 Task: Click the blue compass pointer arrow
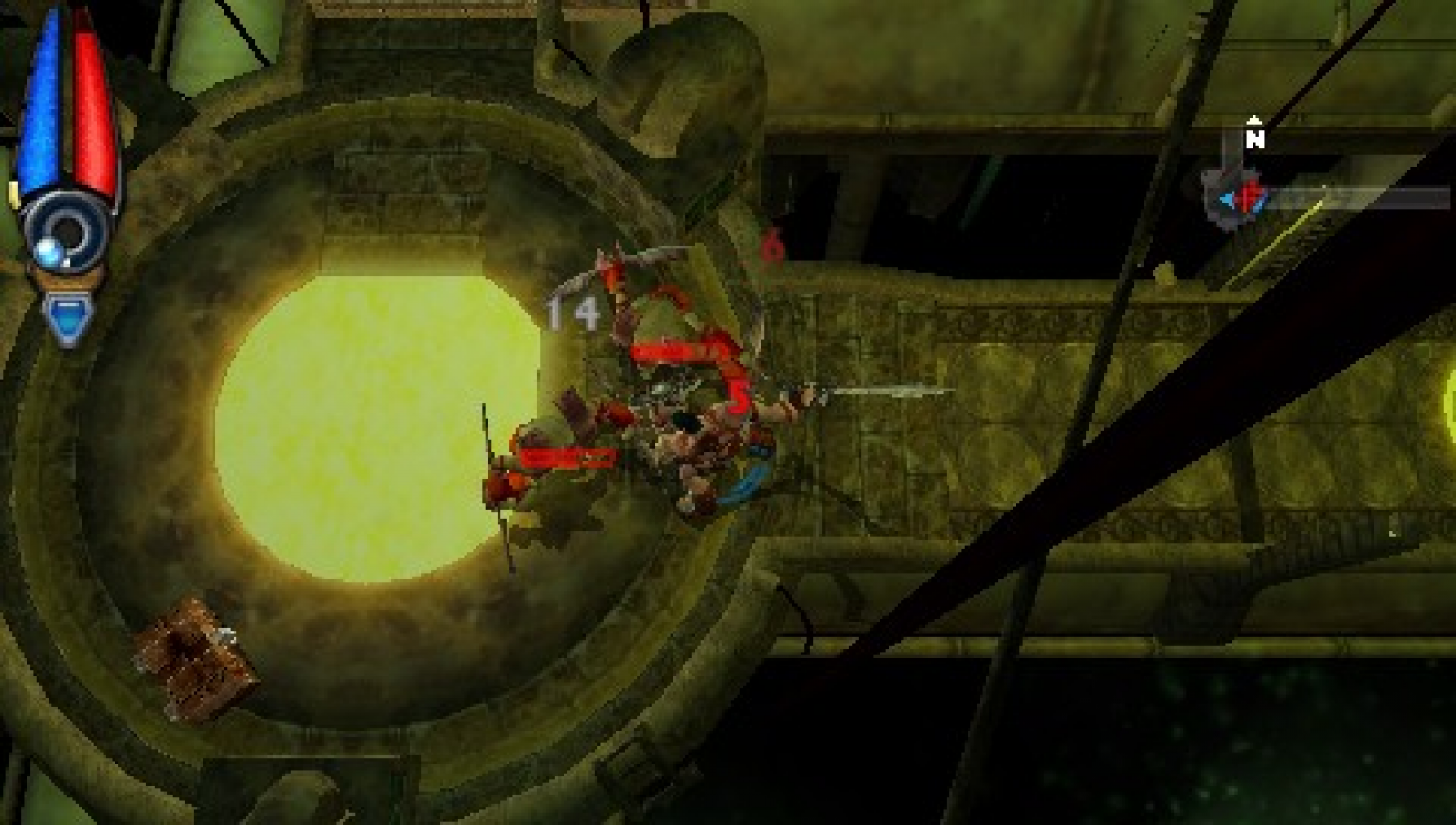1228,200
